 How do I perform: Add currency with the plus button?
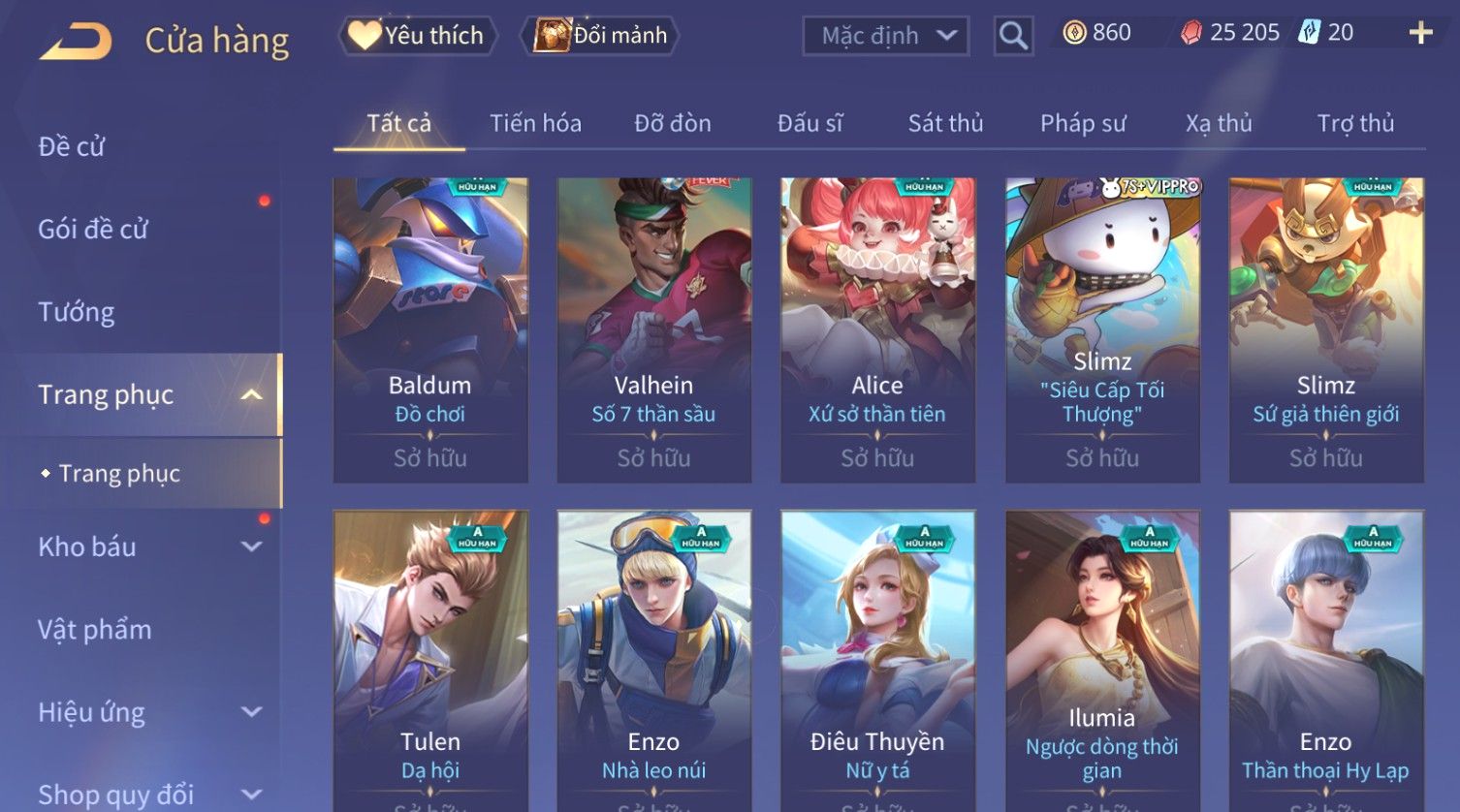(x=1420, y=33)
